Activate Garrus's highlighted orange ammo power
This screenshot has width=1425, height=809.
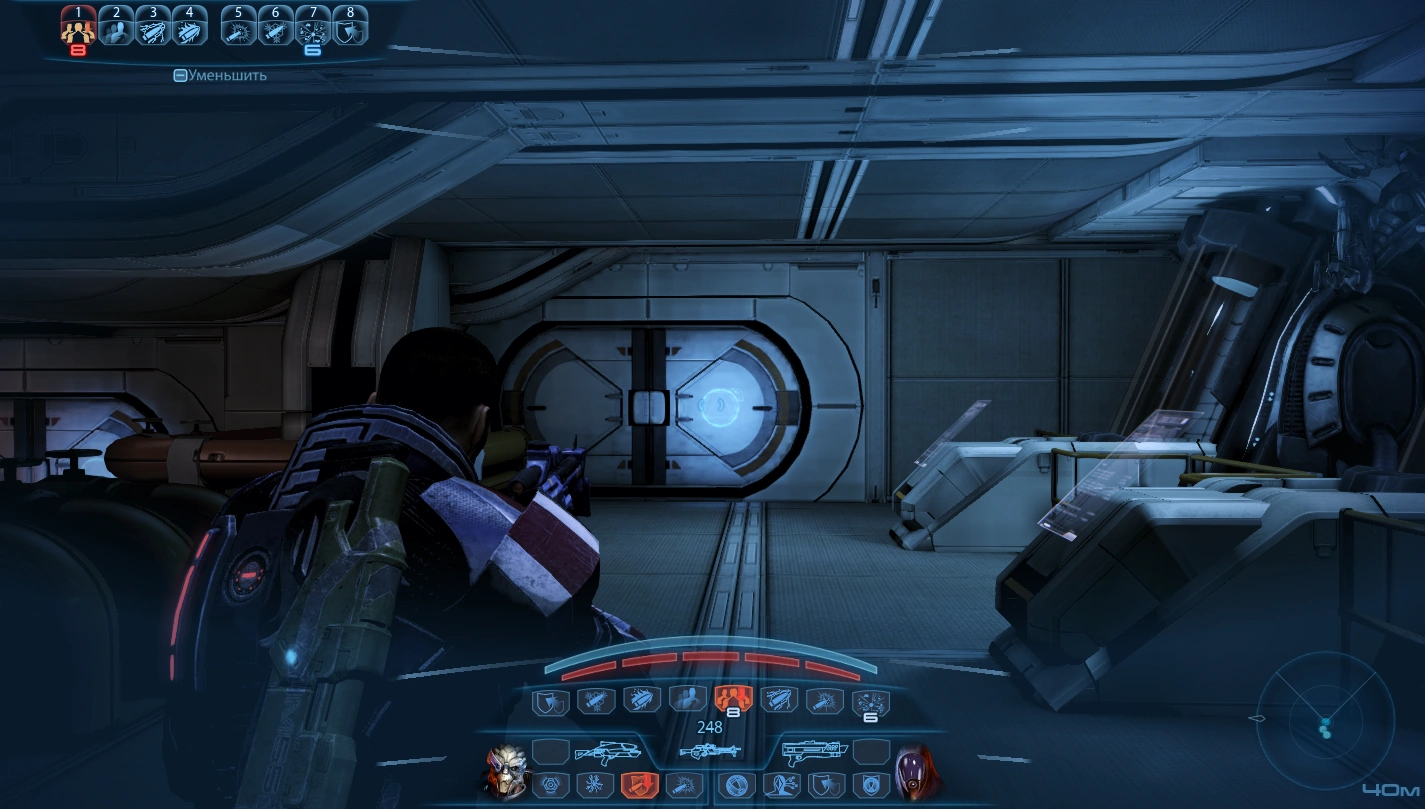[637, 785]
